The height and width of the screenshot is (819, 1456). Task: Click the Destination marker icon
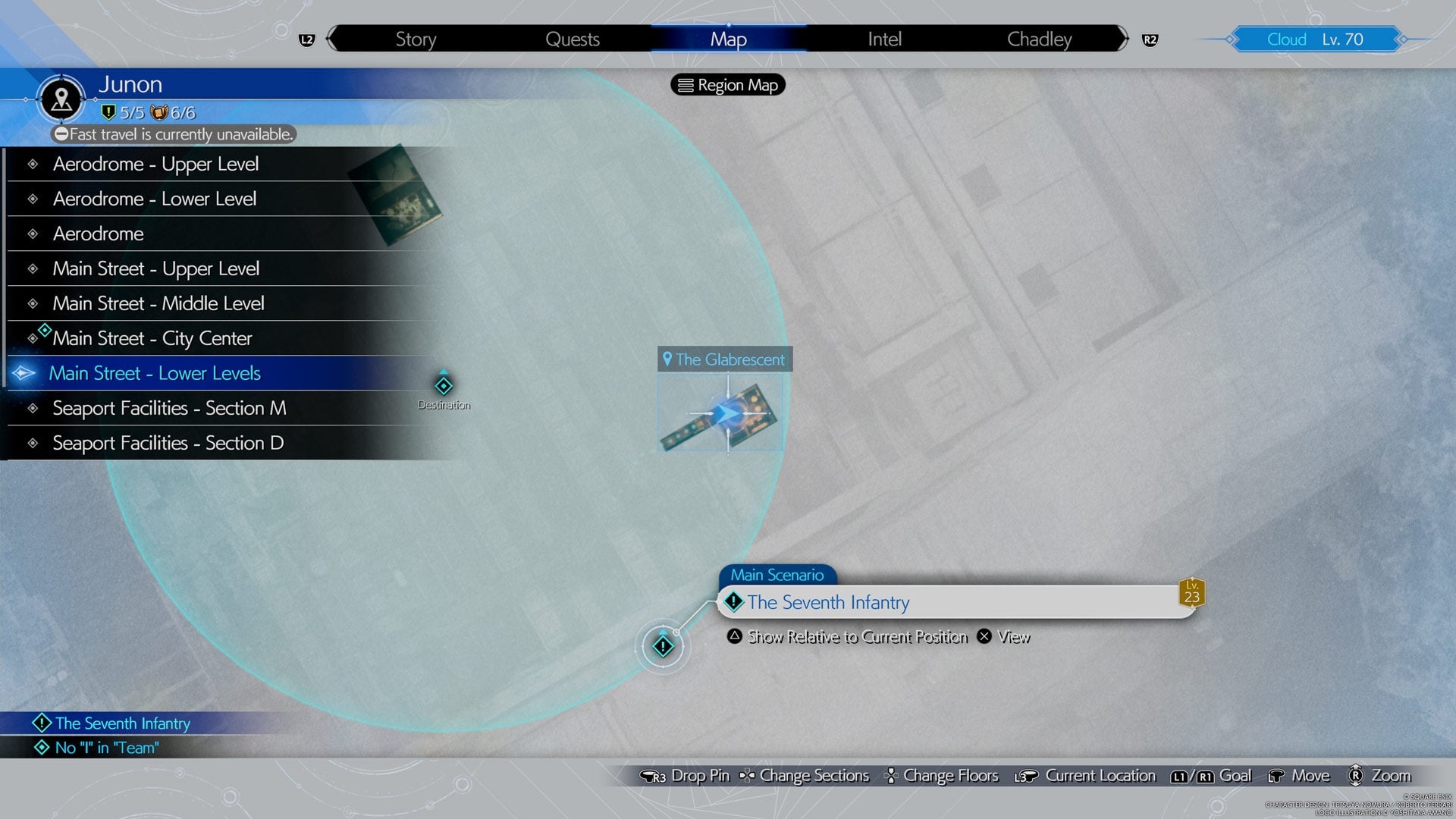tap(444, 386)
